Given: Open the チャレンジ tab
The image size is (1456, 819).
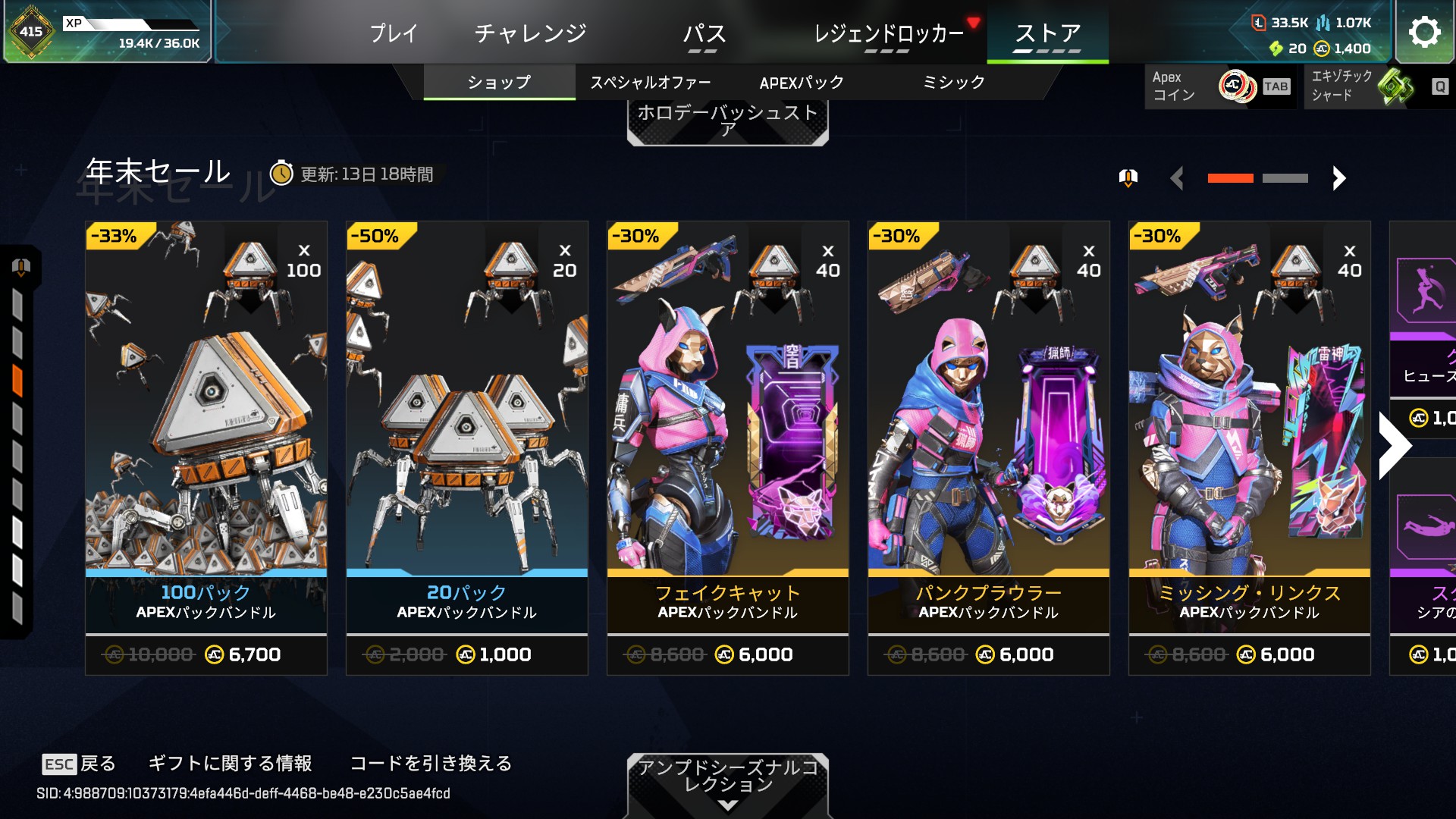Looking at the screenshot, I should click(530, 33).
